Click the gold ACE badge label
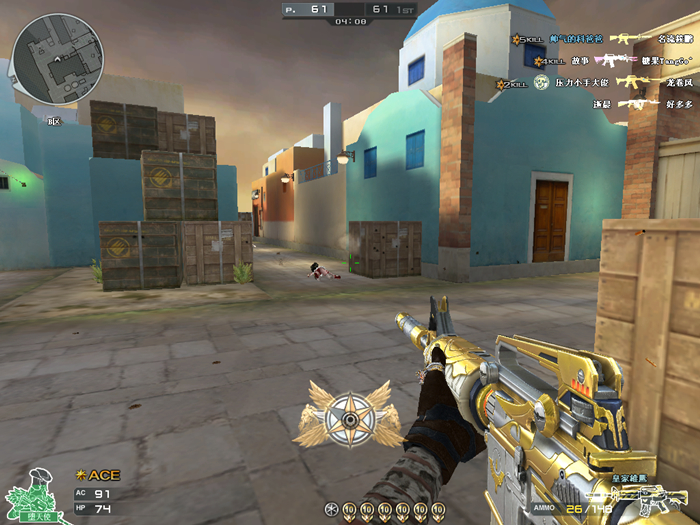Image resolution: width=700 pixels, height=525 pixels. 97,475
